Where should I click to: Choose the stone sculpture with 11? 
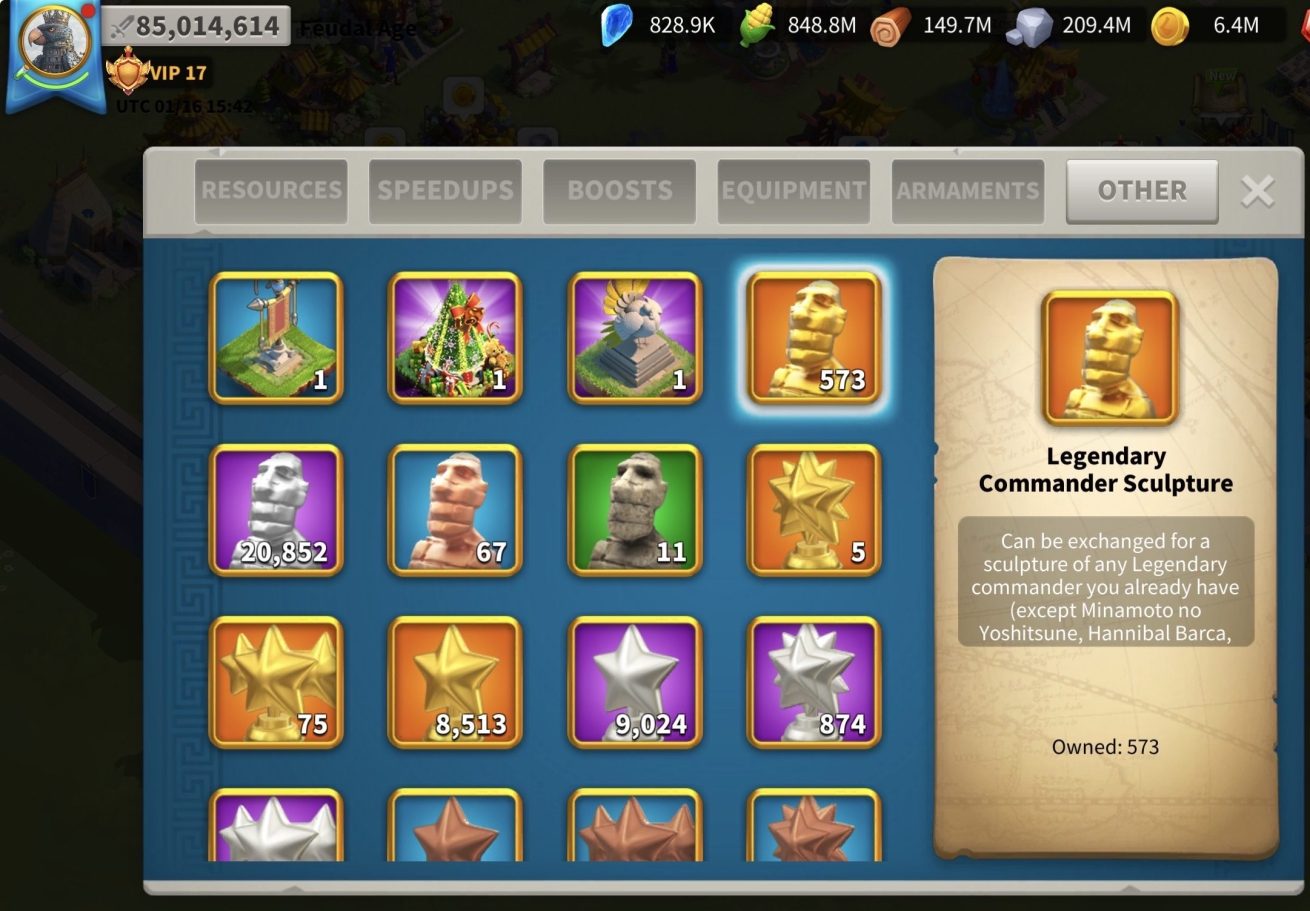[x=635, y=510]
